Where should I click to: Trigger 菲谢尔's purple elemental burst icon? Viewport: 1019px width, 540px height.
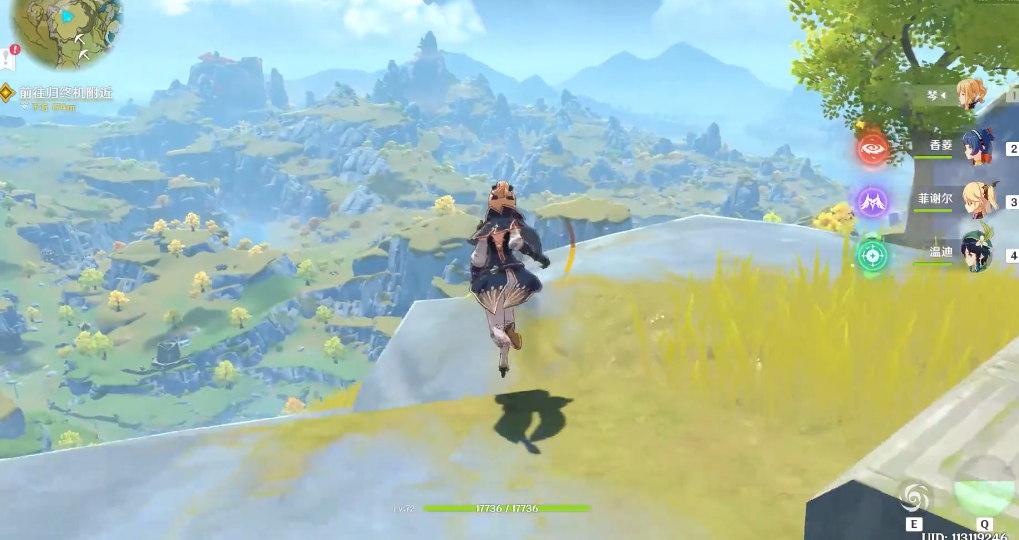coord(873,202)
